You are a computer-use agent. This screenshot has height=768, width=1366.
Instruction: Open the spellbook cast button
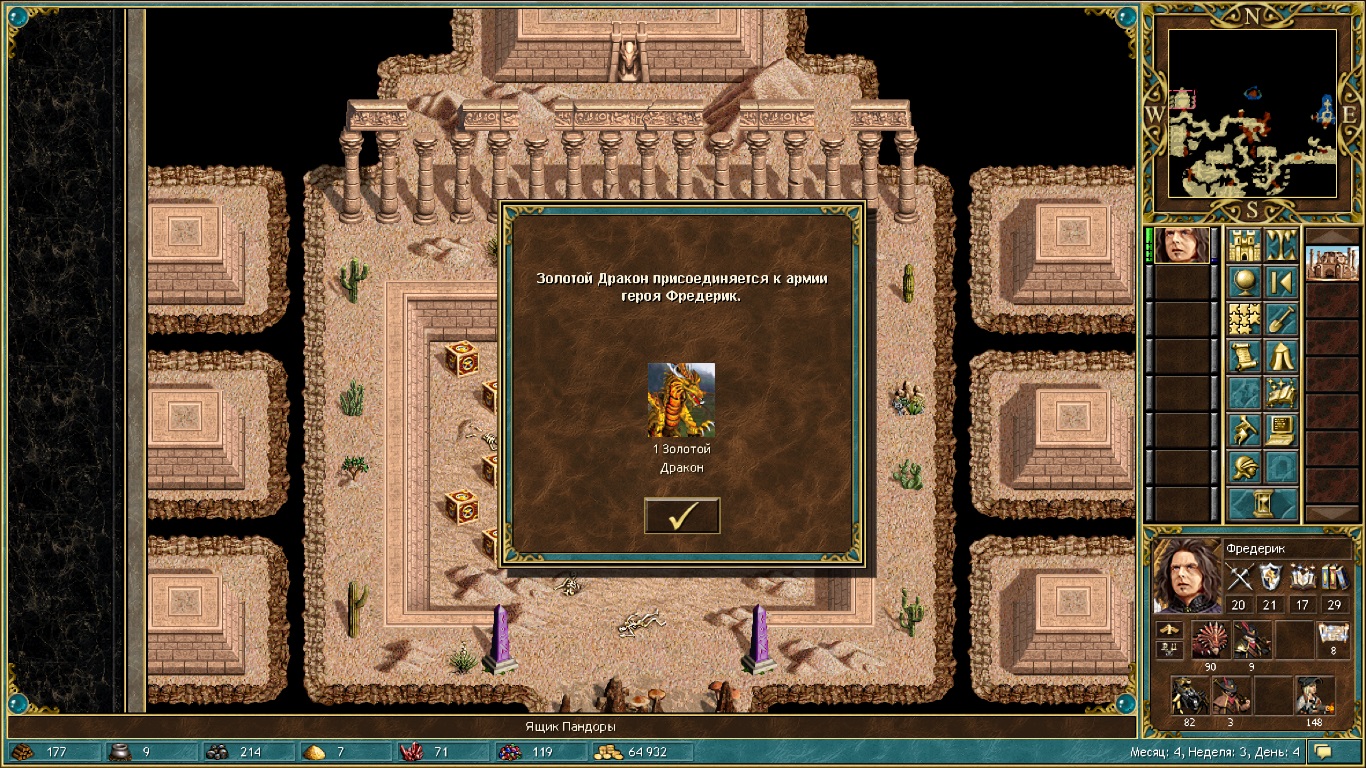[x=1281, y=394]
